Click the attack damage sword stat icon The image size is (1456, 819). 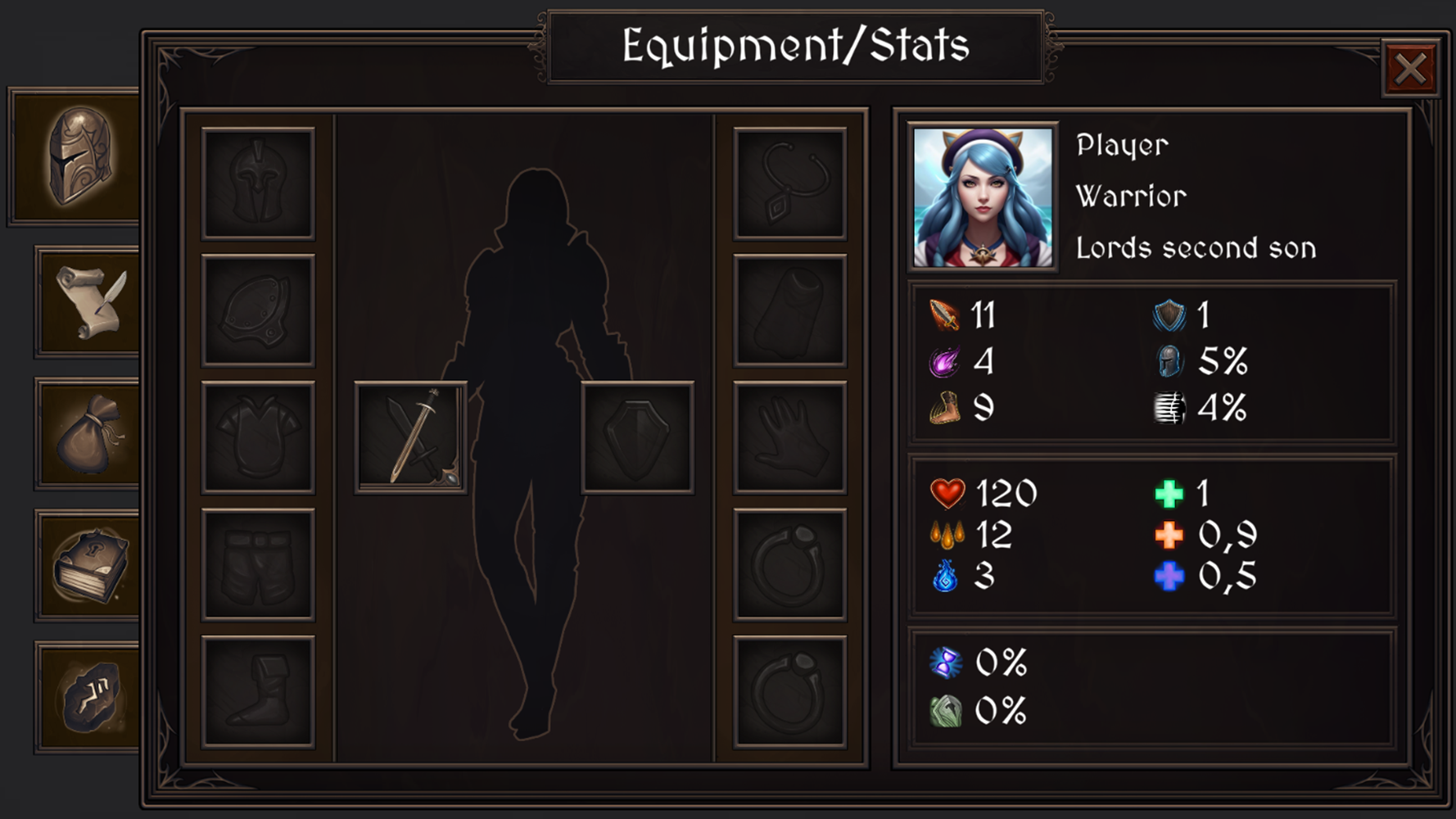943,316
